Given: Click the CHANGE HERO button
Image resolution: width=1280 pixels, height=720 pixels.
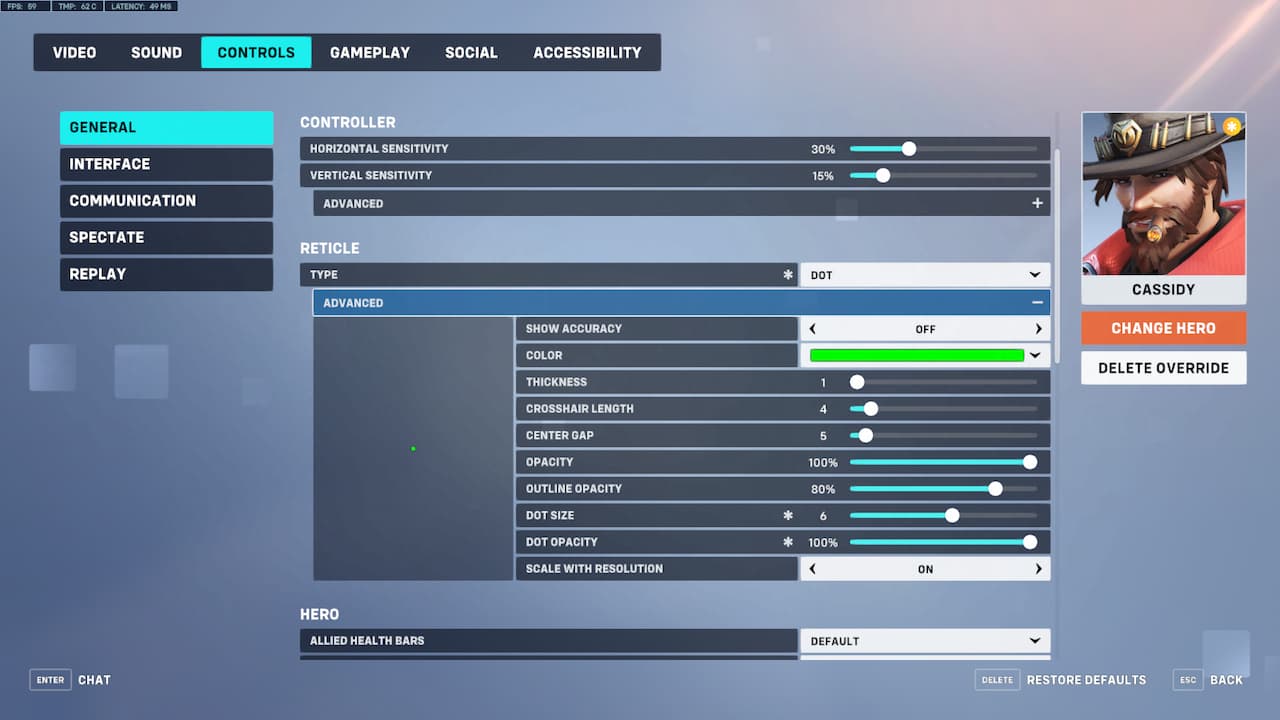Looking at the screenshot, I should [1163, 327].
